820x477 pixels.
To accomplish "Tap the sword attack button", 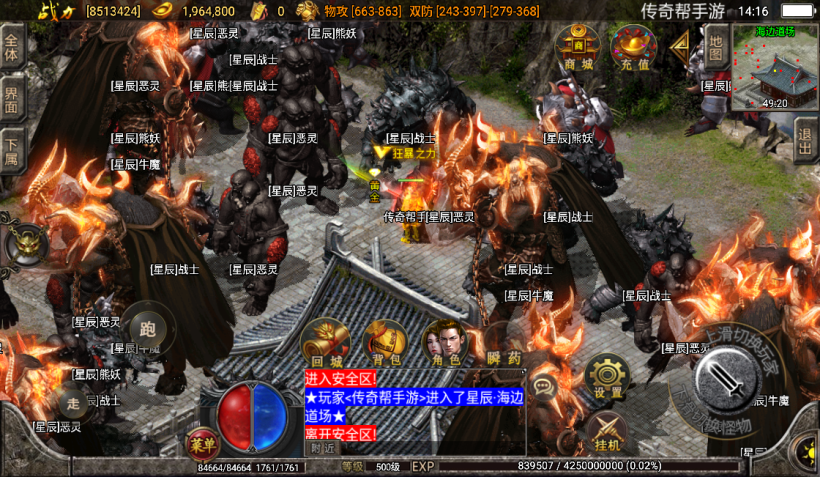I will tap(730, 381).
